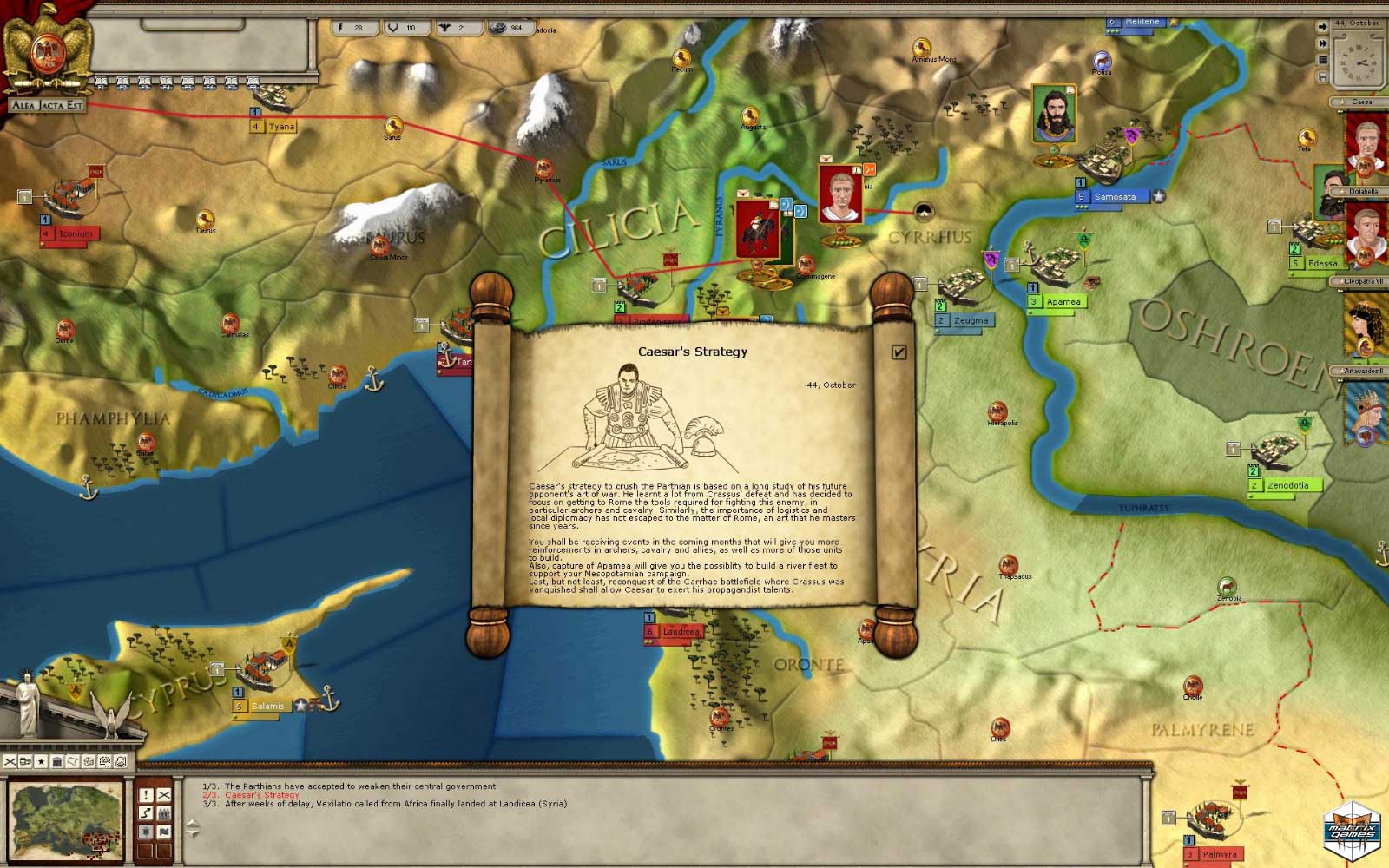This screenshot has width=1389, height=868.
Task: End the turn with the single arrow button
Action: (1322, 27)
